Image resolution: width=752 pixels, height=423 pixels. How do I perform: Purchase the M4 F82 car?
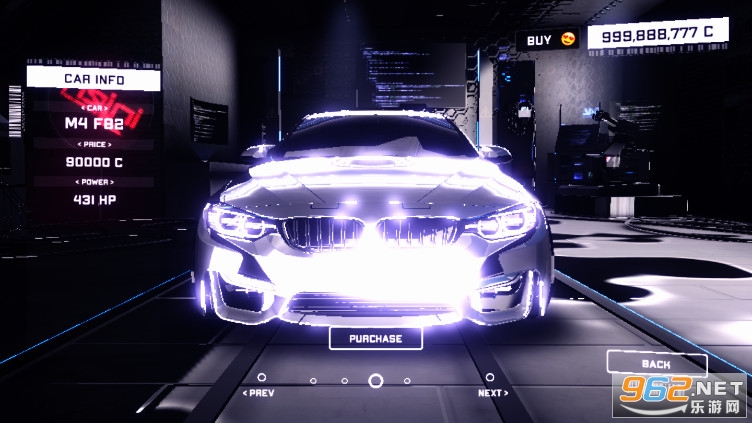point(375,338)
